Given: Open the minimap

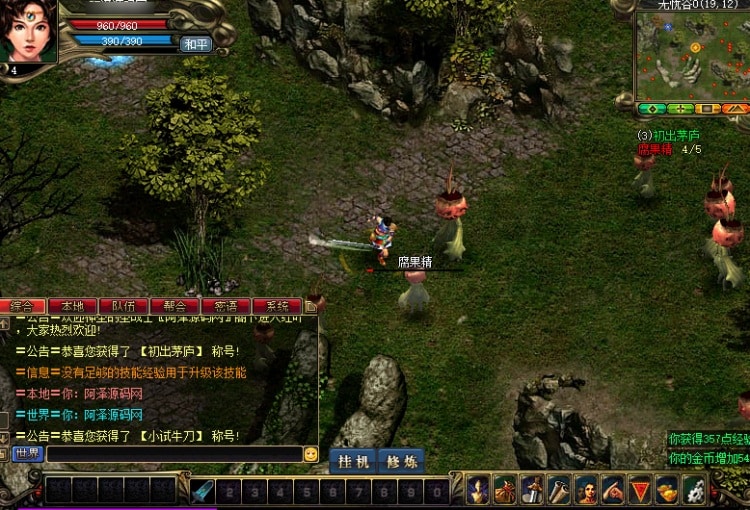Looking at the screenshot, I should (692, 55).
